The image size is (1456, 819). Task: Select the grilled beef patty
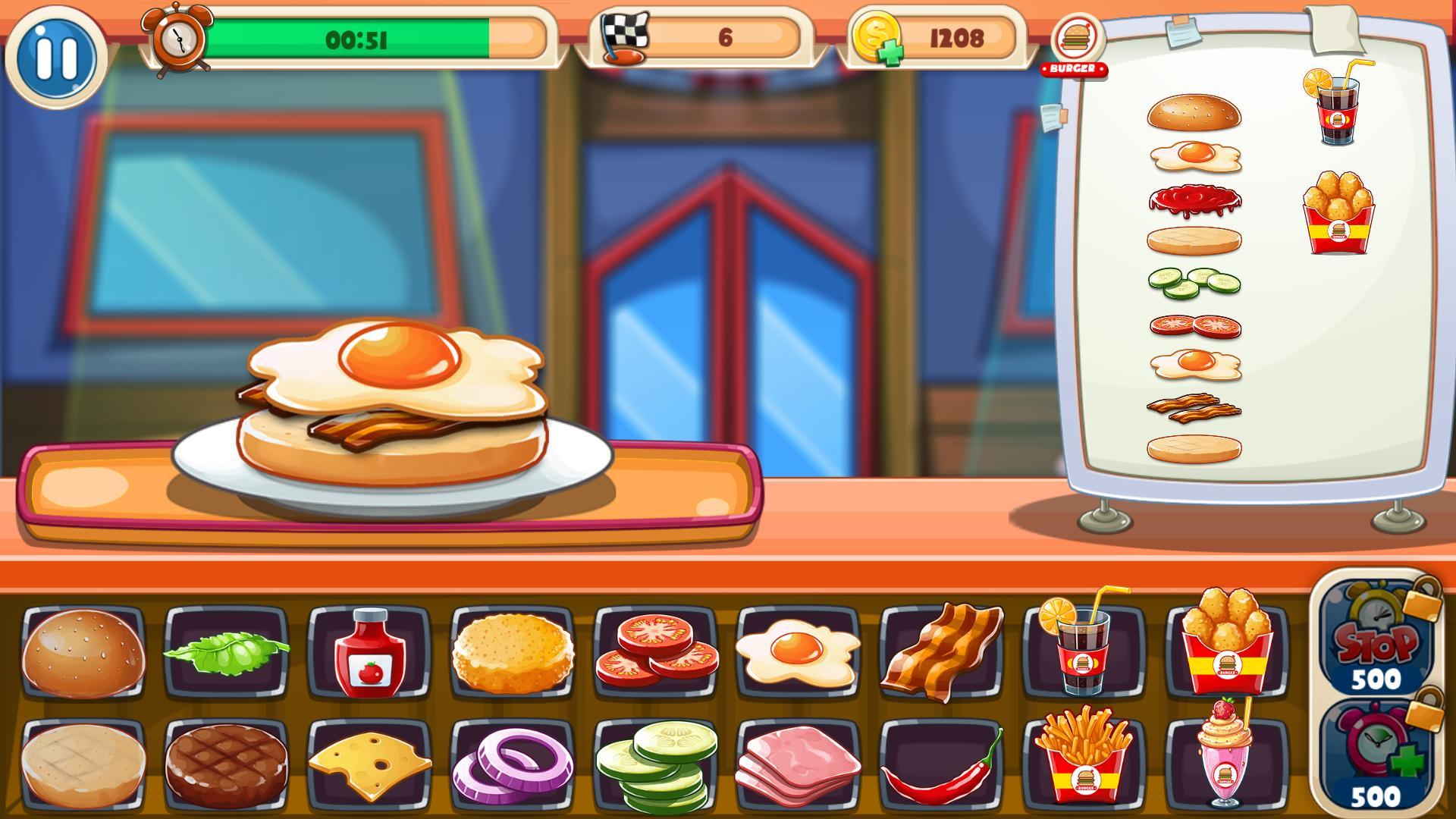point(226,764)
